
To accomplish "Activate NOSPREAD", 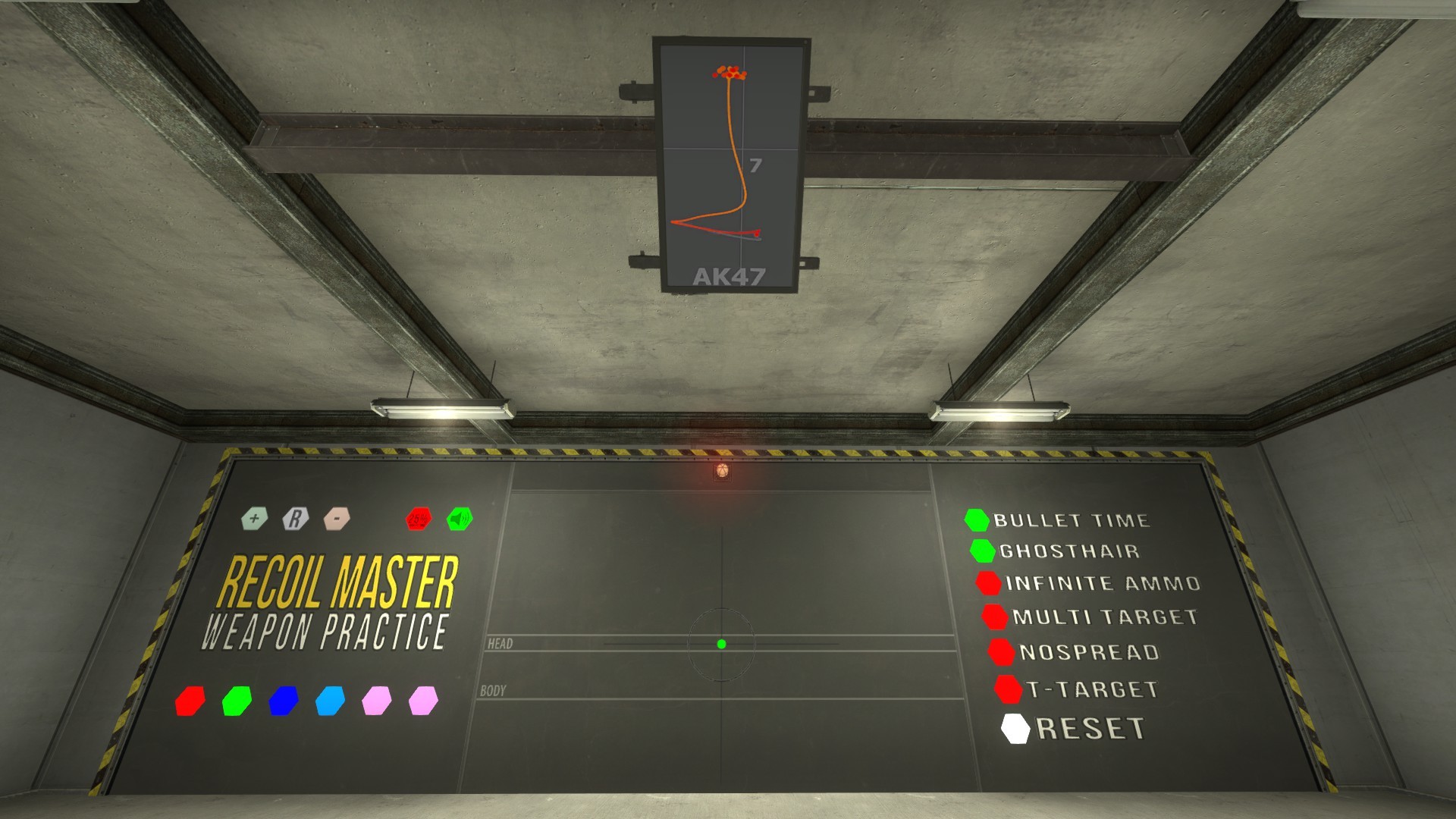I will pos(999,651).
